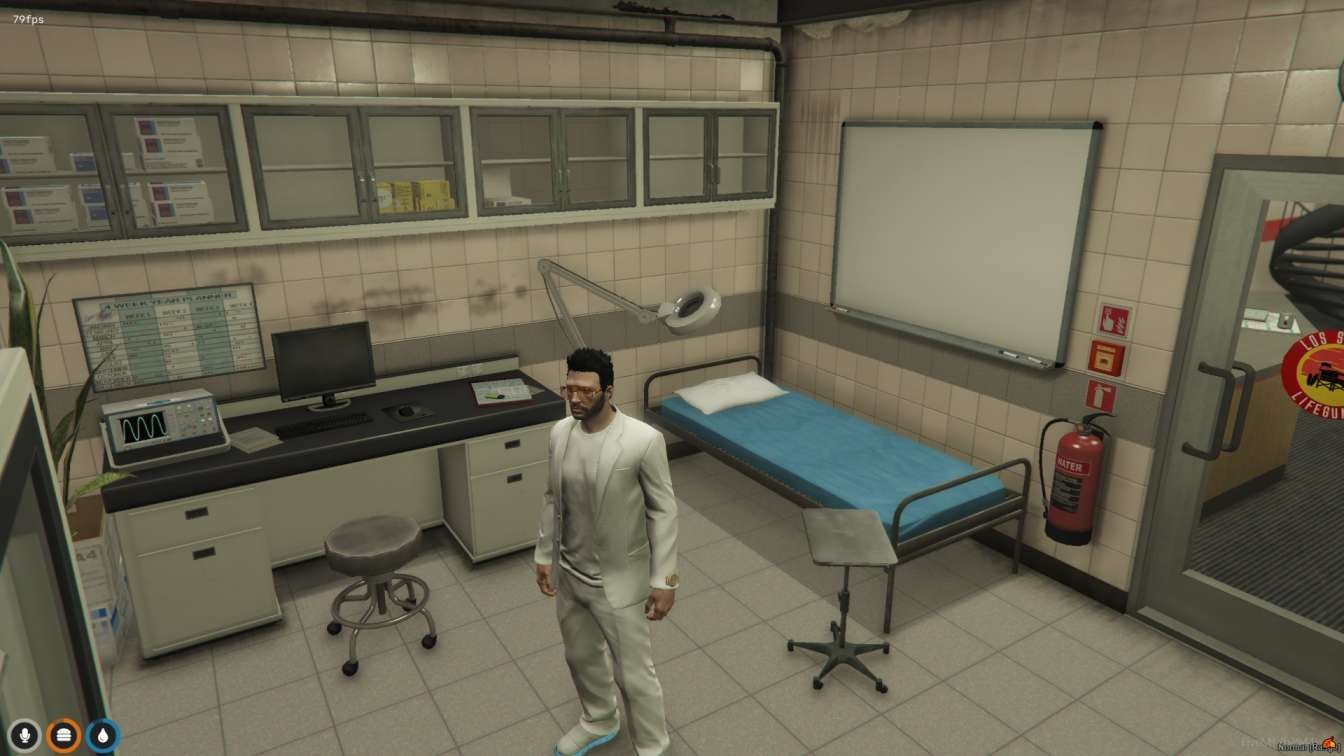Click the blue water drop thirst icon
Screen dimensions: 1344x756
102,736
